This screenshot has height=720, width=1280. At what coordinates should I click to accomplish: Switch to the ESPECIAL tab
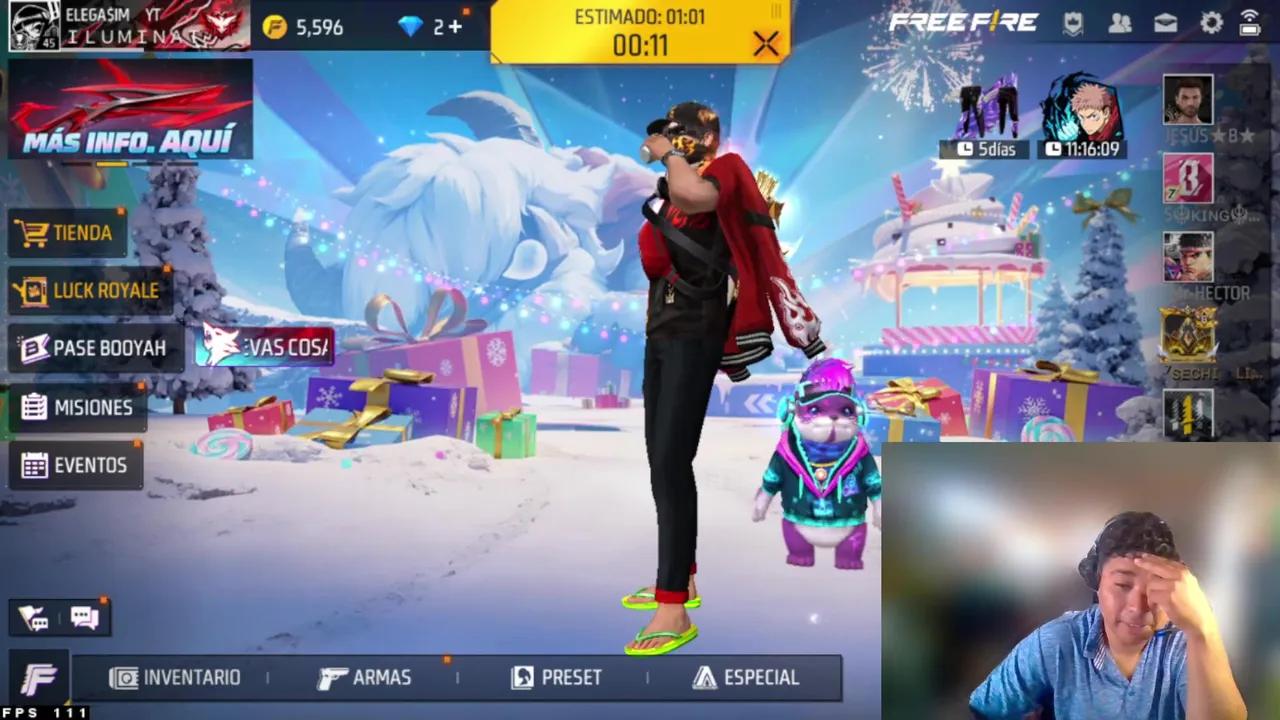coord(745,678)
